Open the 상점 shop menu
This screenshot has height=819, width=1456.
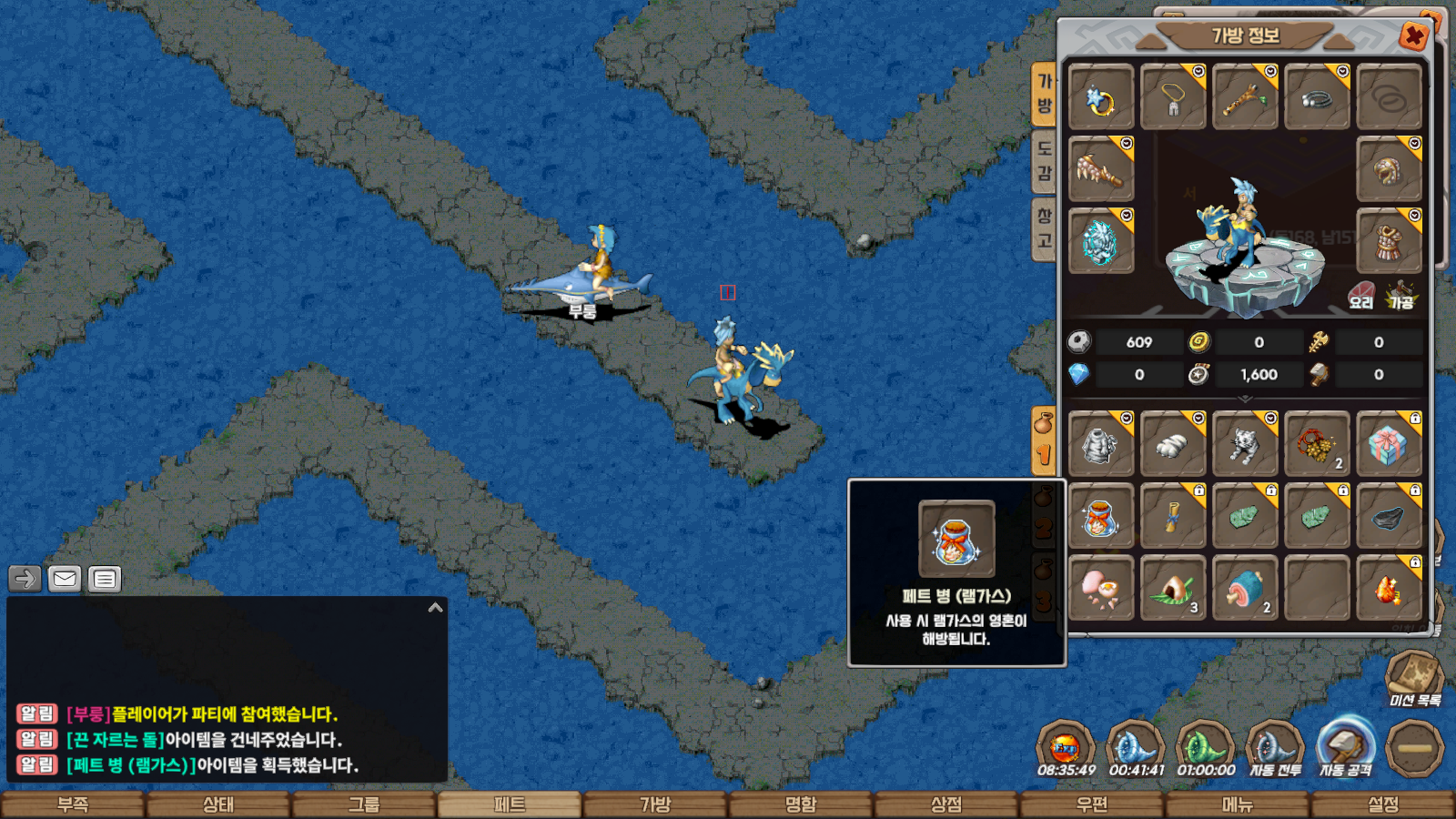[946, 804]
